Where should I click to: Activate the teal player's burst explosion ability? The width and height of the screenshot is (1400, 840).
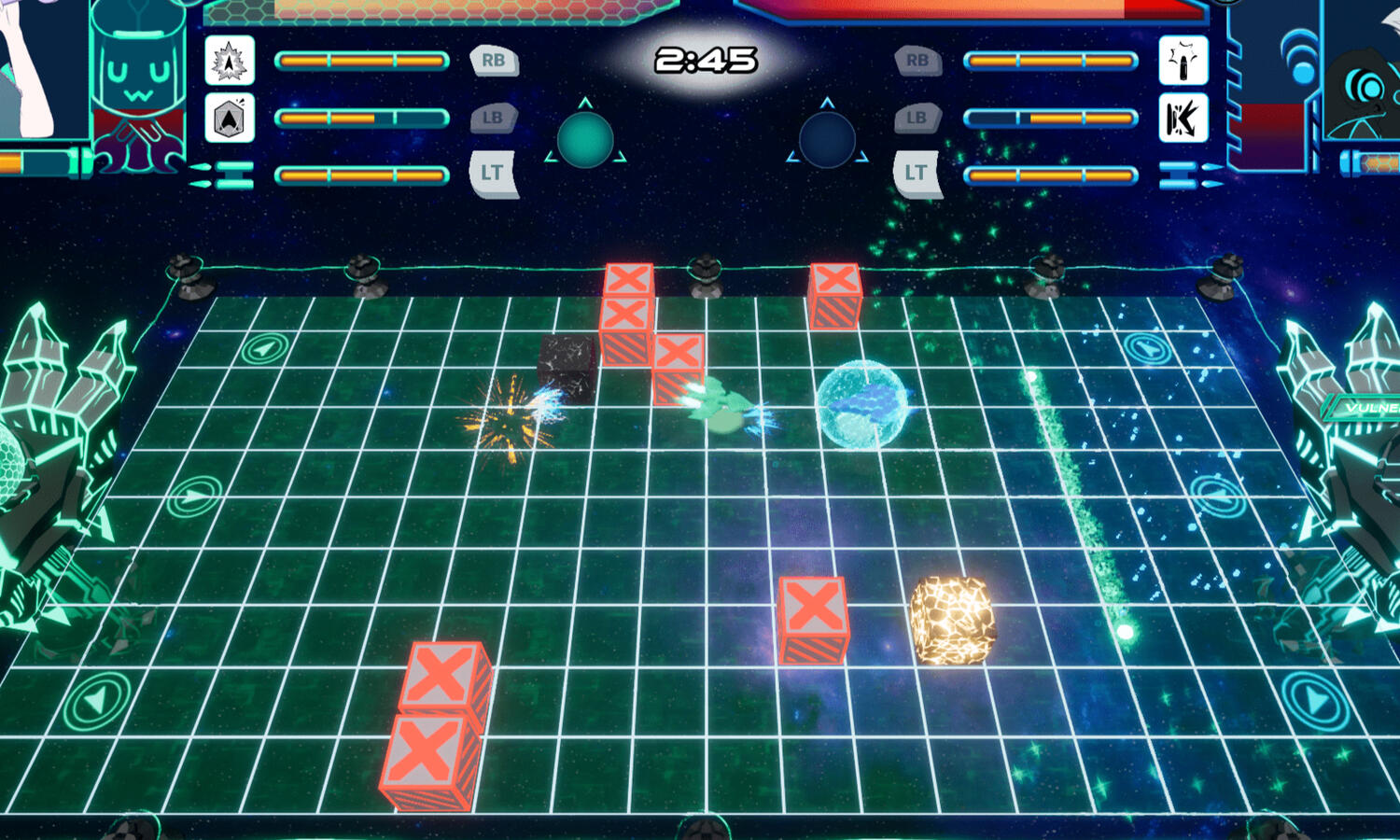[229, 62]
